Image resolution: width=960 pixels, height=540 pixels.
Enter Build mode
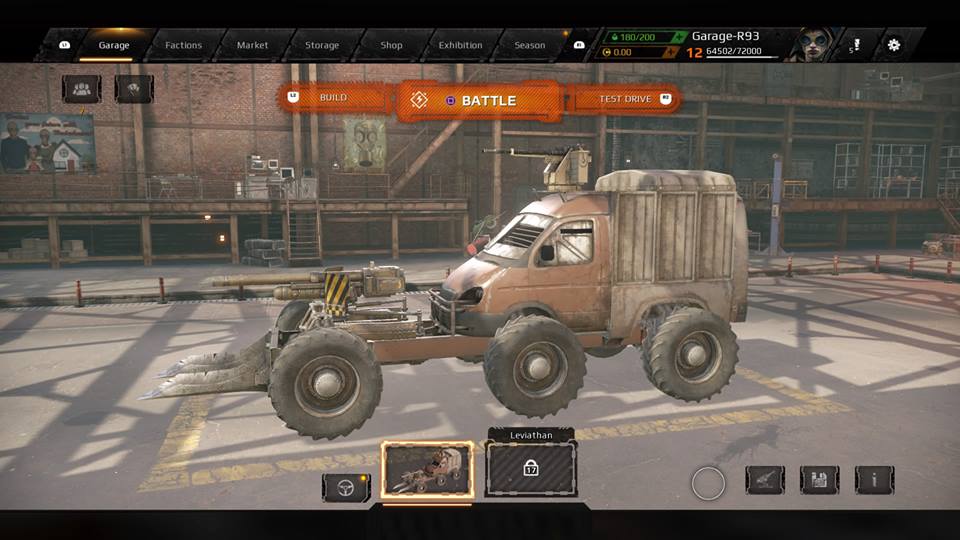(x=336, y=98)
